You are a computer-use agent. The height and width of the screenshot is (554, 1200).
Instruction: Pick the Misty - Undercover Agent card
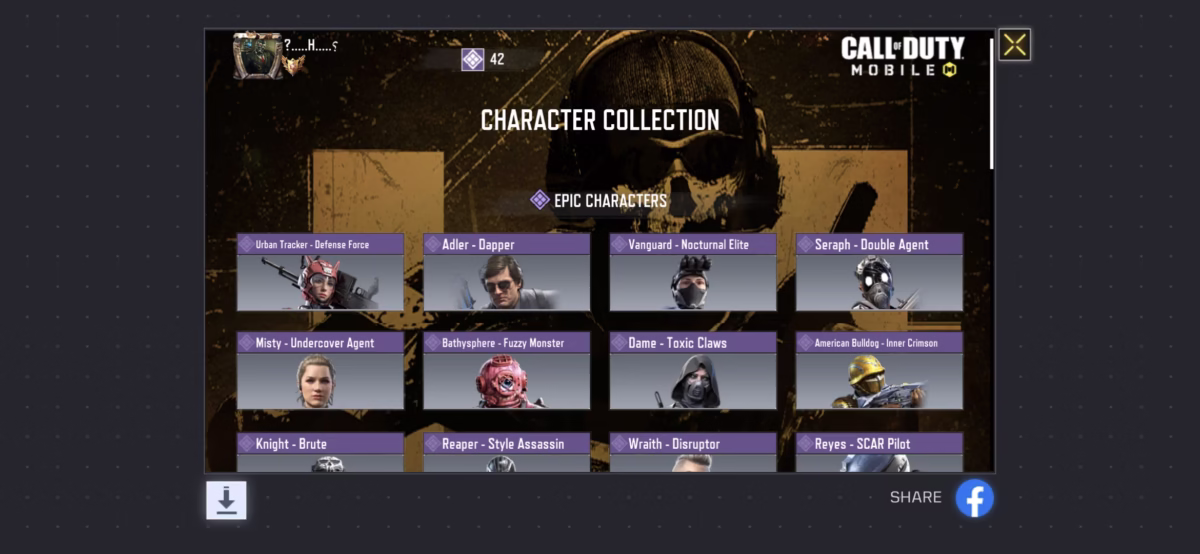pos(320,371)
